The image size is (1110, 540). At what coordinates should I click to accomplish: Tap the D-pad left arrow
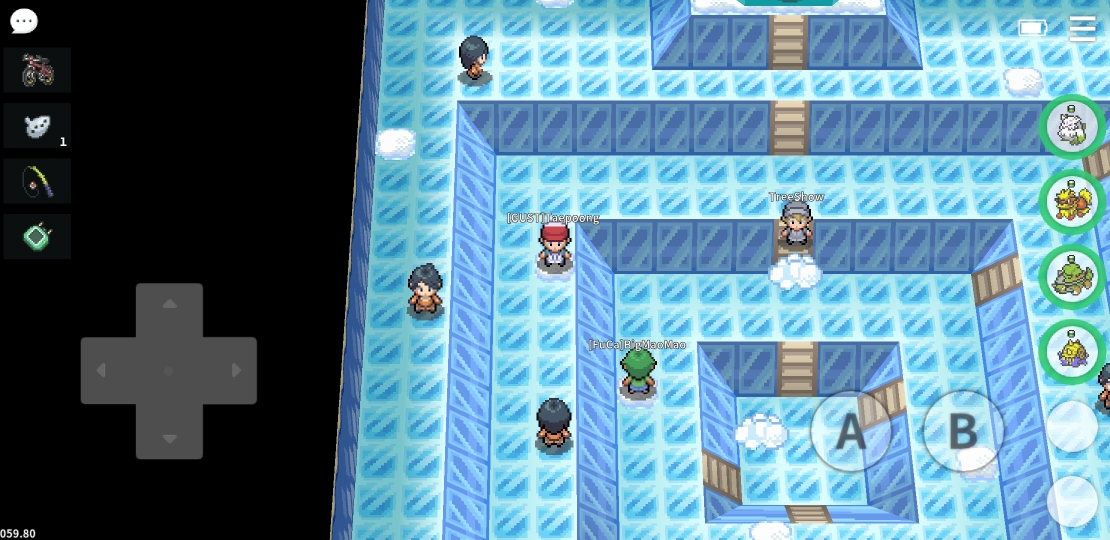[x=102, y=371]
